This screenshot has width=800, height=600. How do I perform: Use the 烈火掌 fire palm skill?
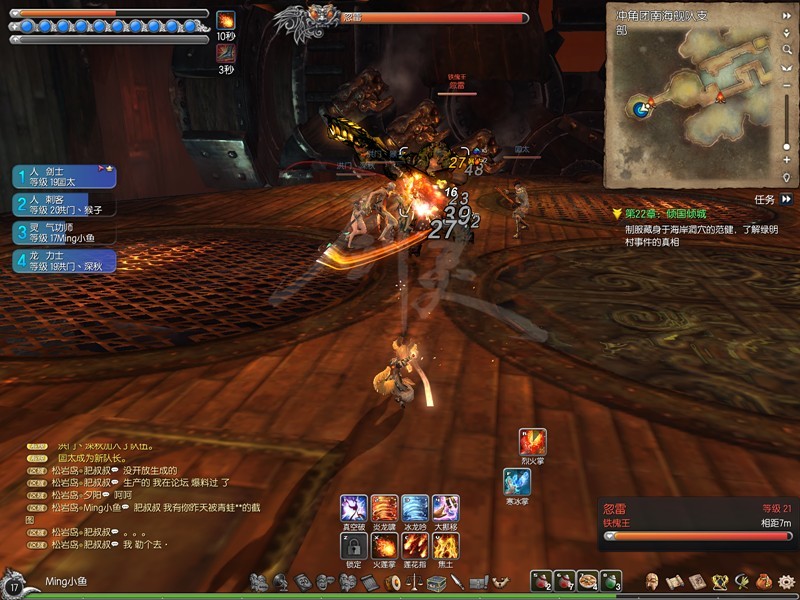(532, 441)
